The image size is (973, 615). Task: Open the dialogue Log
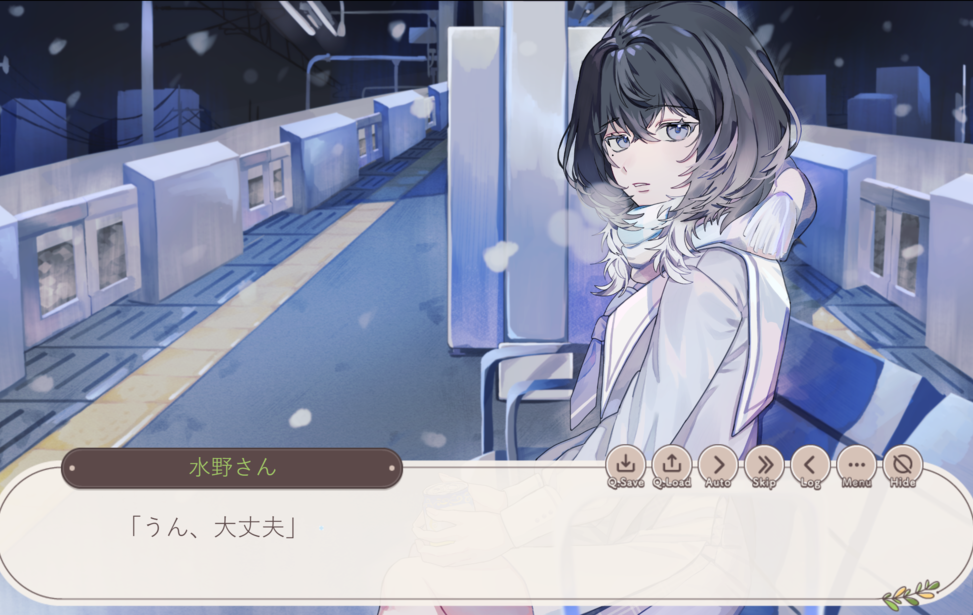(x=810, y=465)
